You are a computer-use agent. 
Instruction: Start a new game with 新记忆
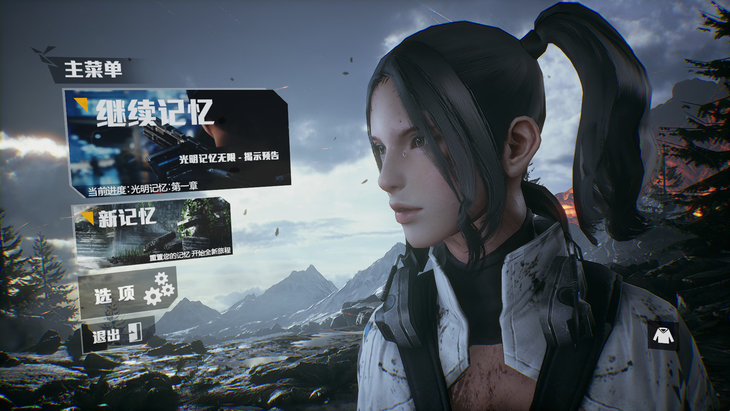click(x=152, y=227)
